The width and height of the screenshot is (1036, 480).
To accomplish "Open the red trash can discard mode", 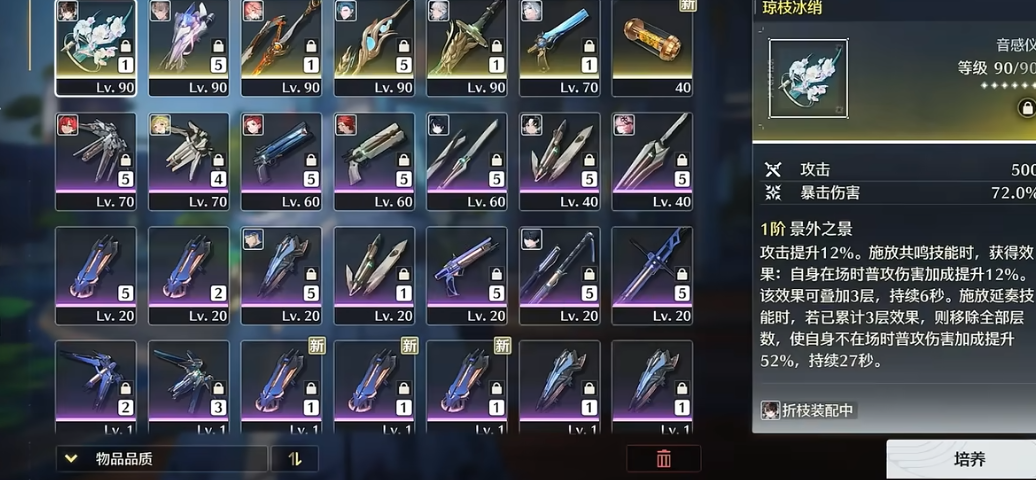I will click(663, 459).
